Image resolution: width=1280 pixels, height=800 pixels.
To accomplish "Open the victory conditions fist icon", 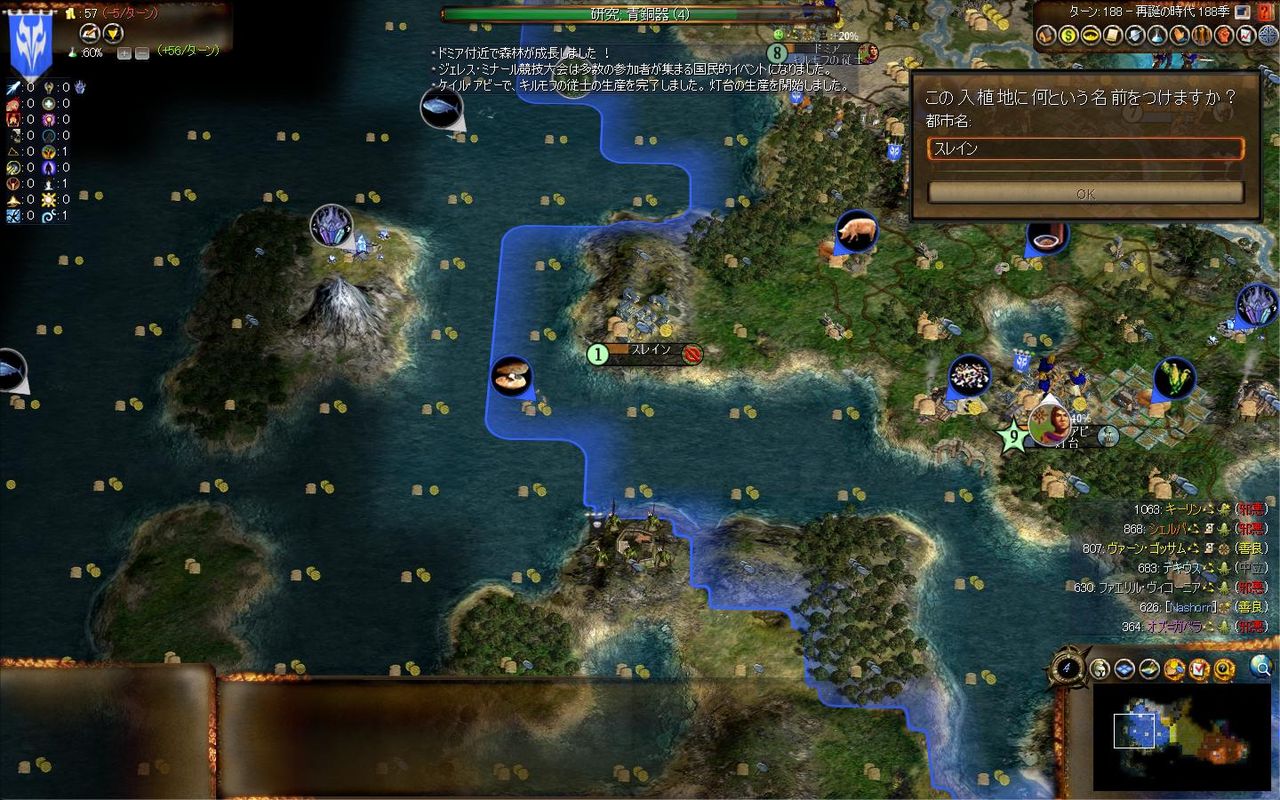I will click(1222, 36).
